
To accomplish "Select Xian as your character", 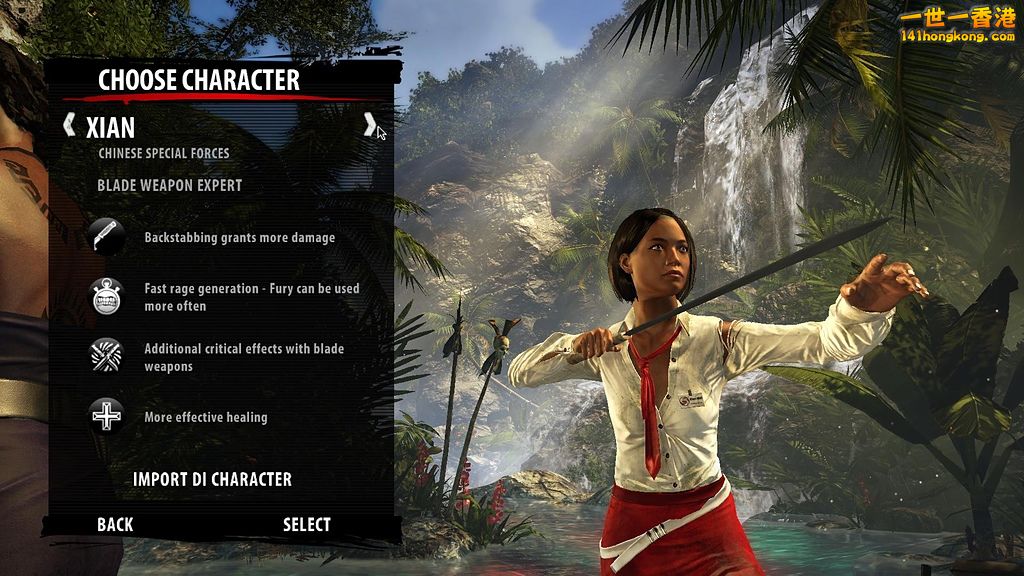I will (x=306, y=524).
